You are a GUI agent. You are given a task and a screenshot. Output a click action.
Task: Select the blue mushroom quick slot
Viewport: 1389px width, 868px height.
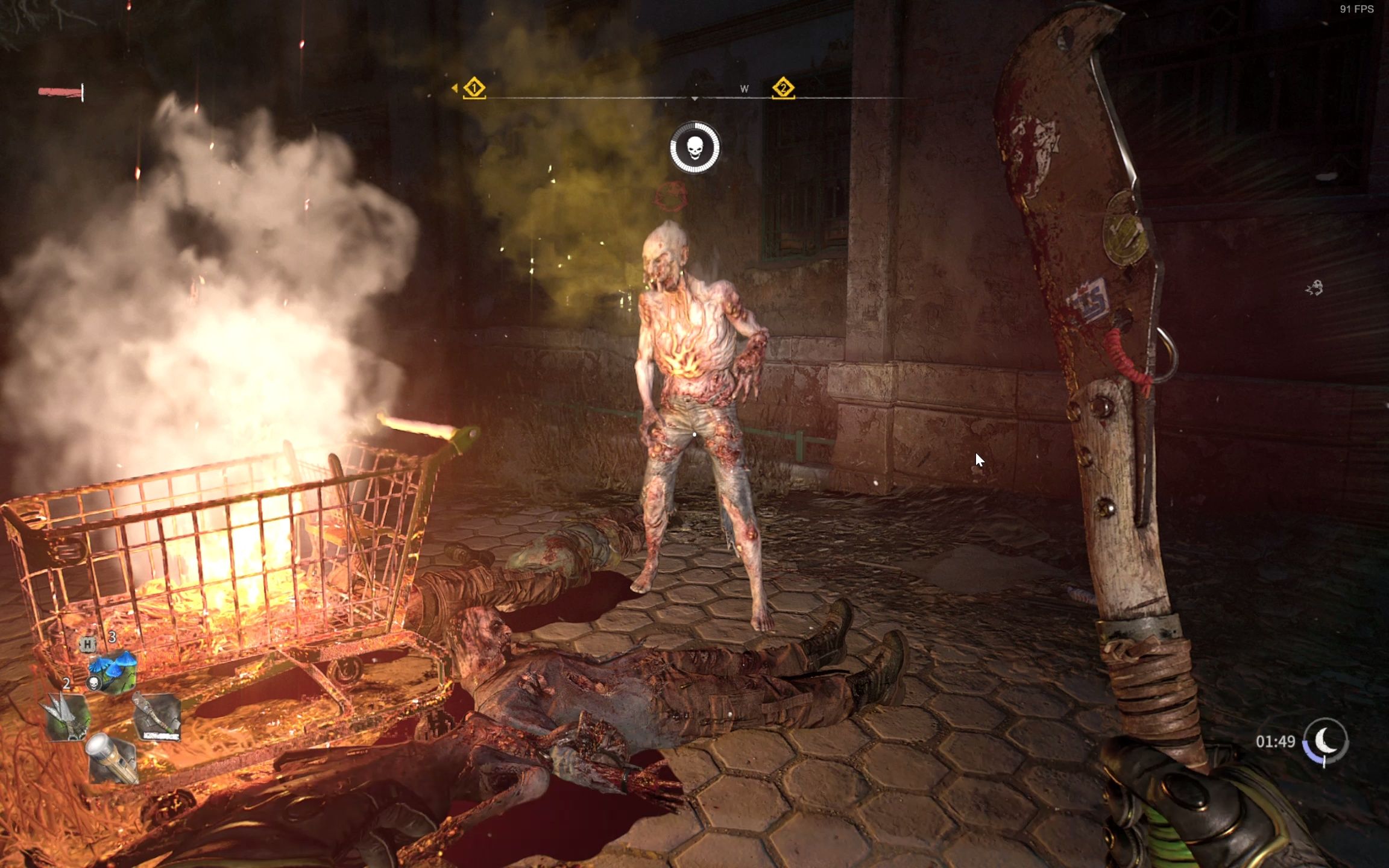[x=113, y=671]
